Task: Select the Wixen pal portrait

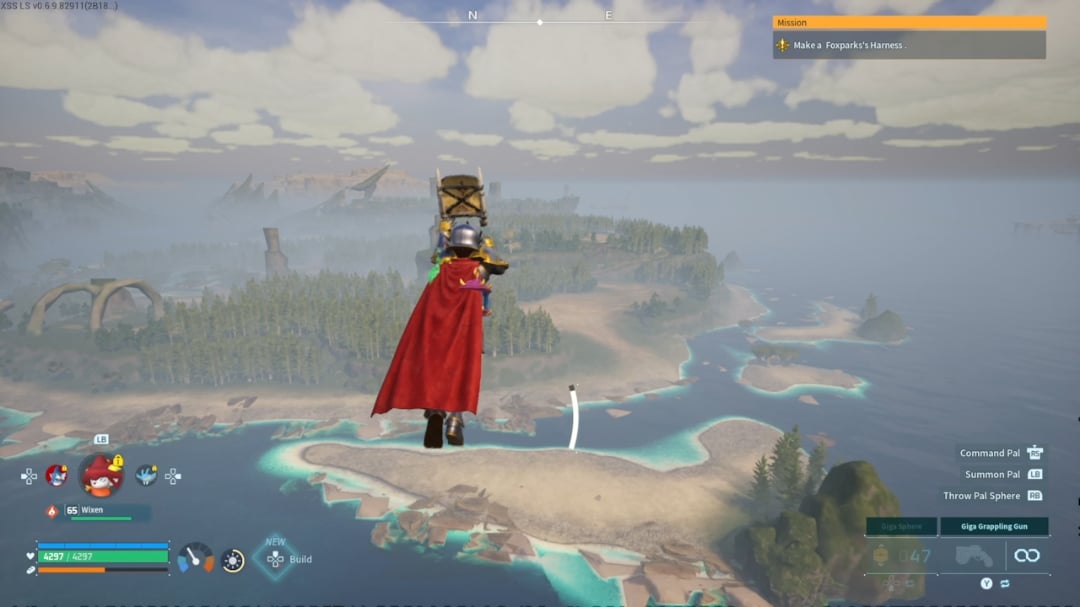Action: tap(100, 475)
